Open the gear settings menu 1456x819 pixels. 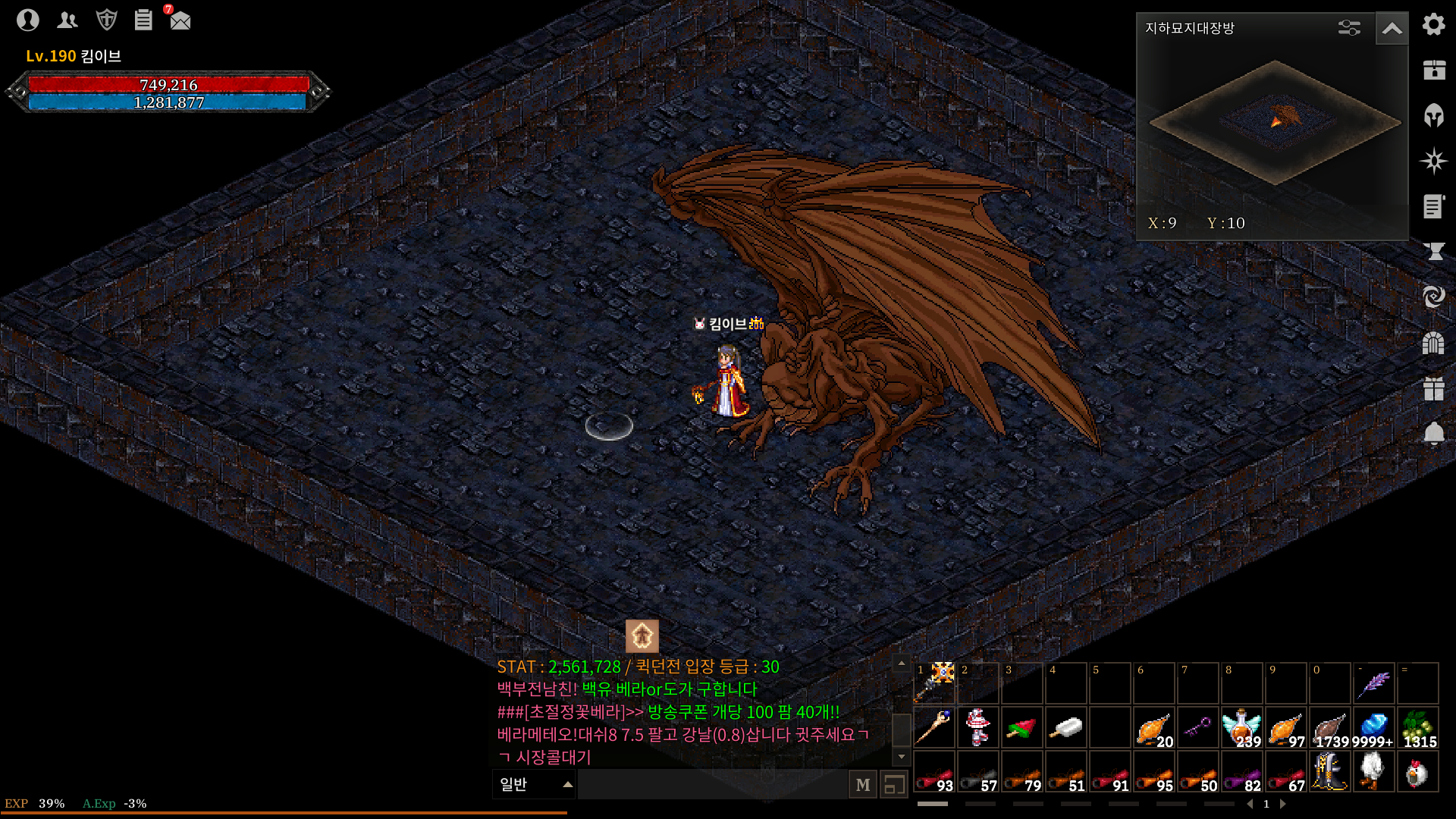1433,24
